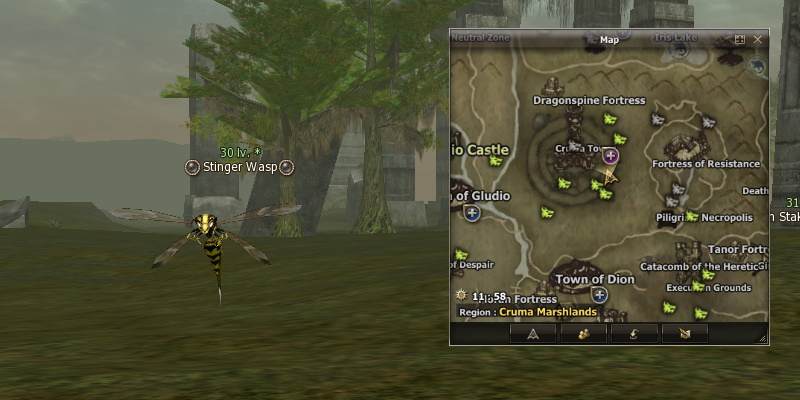Select the blue shield marker at Town of Dion

(x=599, y=294)
